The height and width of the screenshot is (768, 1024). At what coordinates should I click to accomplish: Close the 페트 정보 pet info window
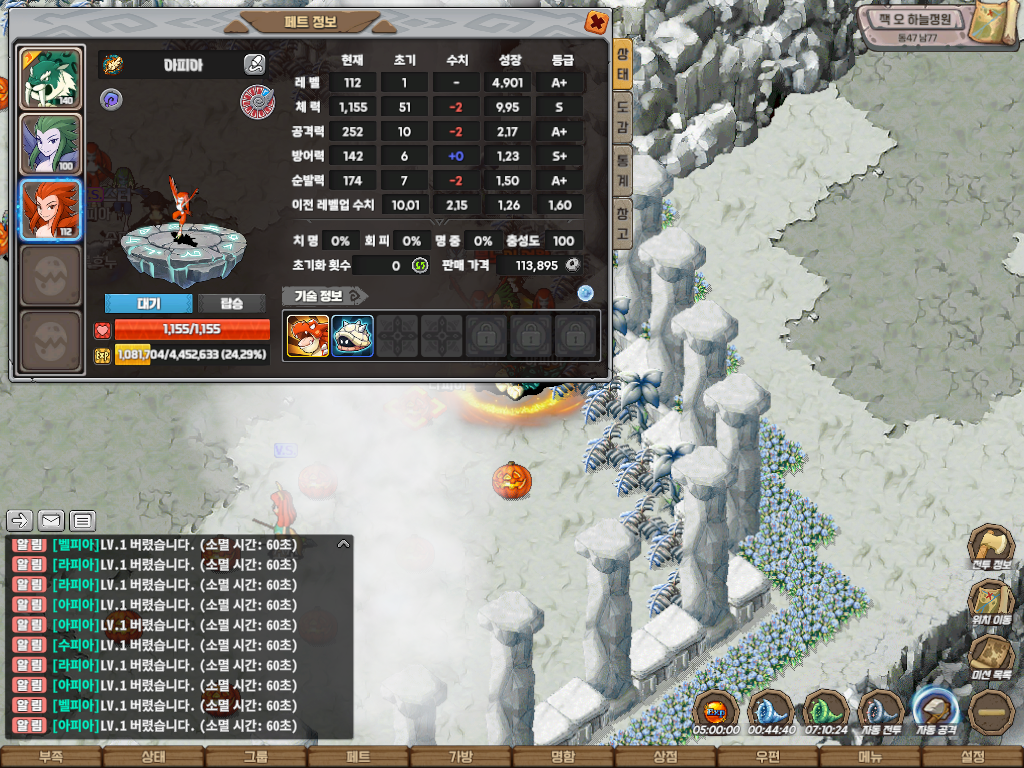point(595,22)
